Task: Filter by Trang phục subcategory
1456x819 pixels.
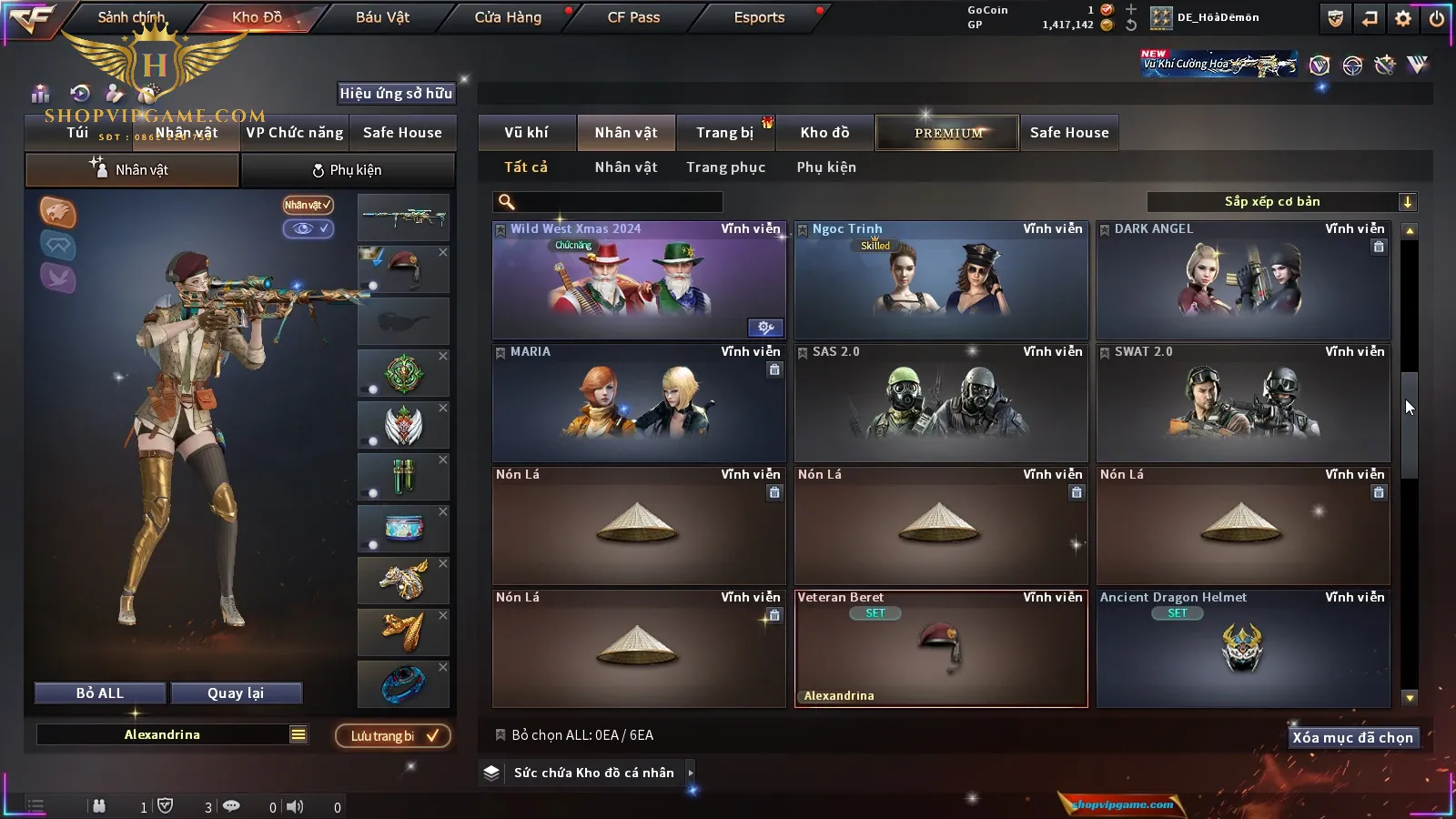Action: (725, 167)
